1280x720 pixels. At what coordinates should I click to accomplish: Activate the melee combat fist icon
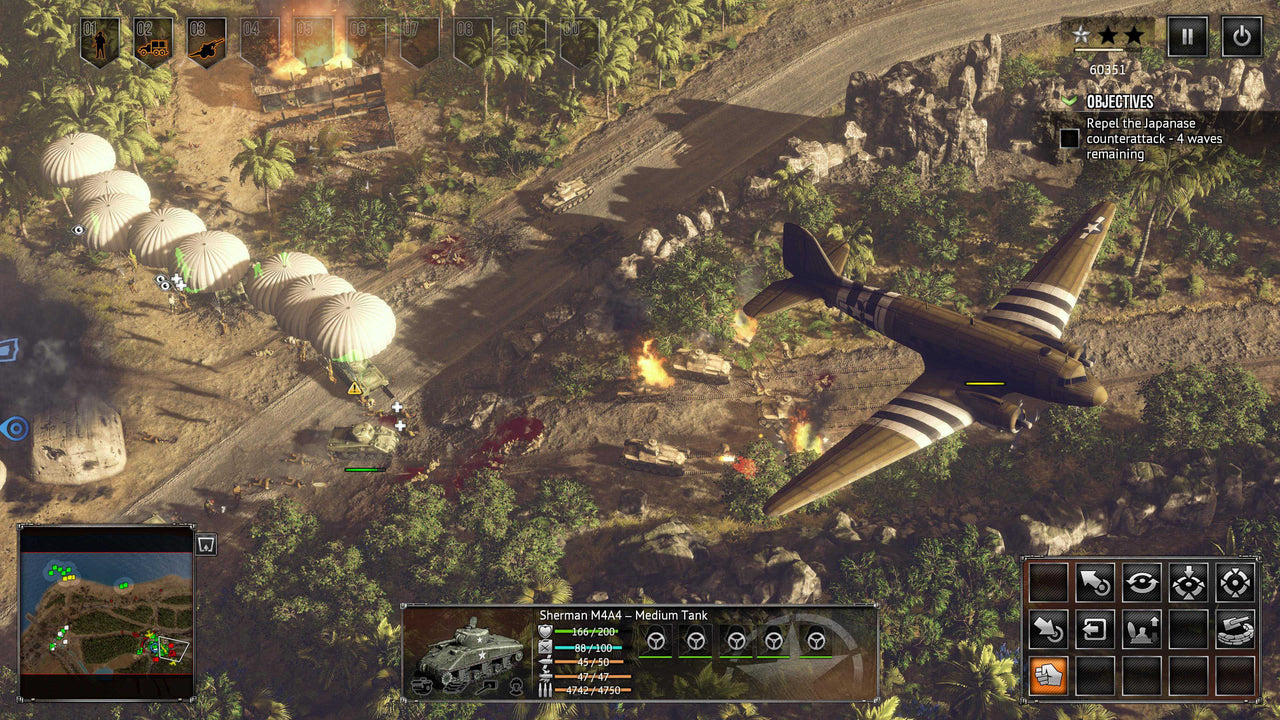coord(1048,674)
